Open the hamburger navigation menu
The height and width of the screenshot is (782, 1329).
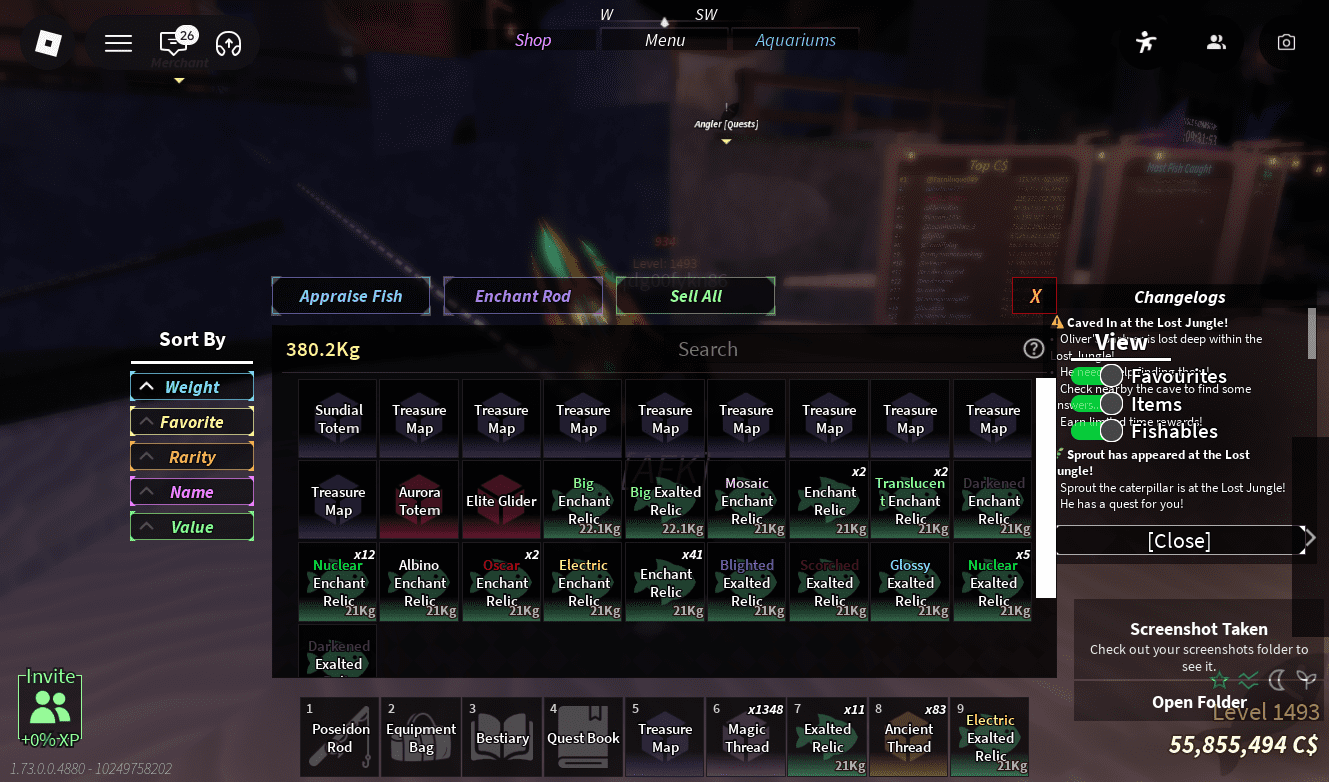tap(118, 43)
